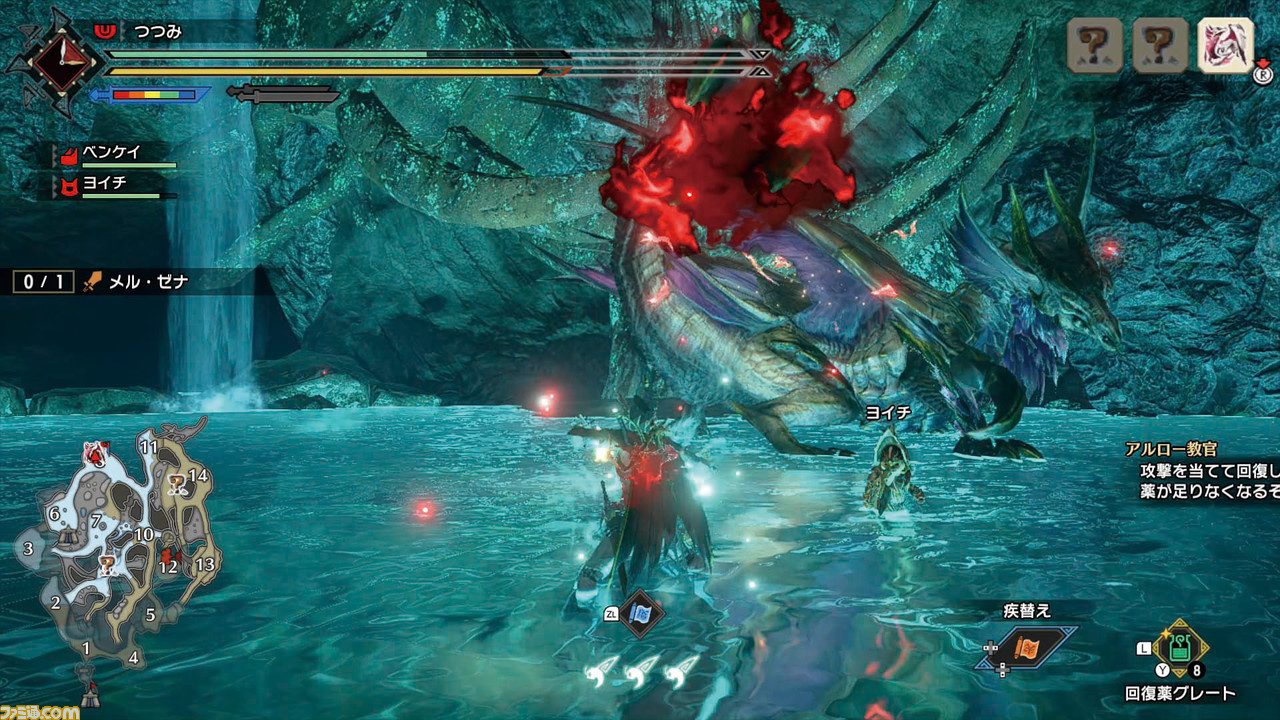Open the Famitsu.com watermark logo
Viewport: 1280px width, 720px height.
40,709
